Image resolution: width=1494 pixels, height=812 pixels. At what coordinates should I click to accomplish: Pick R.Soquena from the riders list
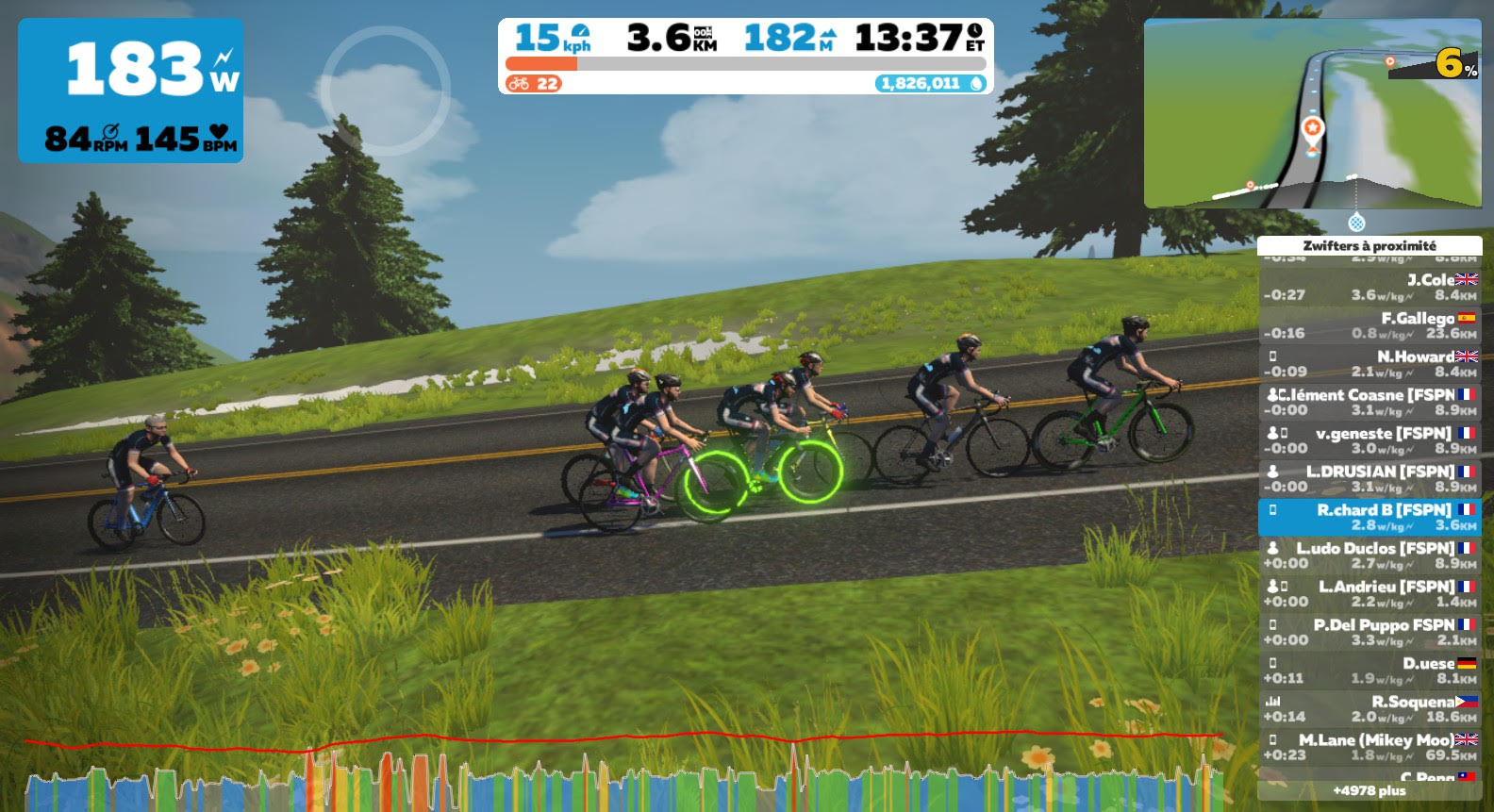click(1369, 709)
